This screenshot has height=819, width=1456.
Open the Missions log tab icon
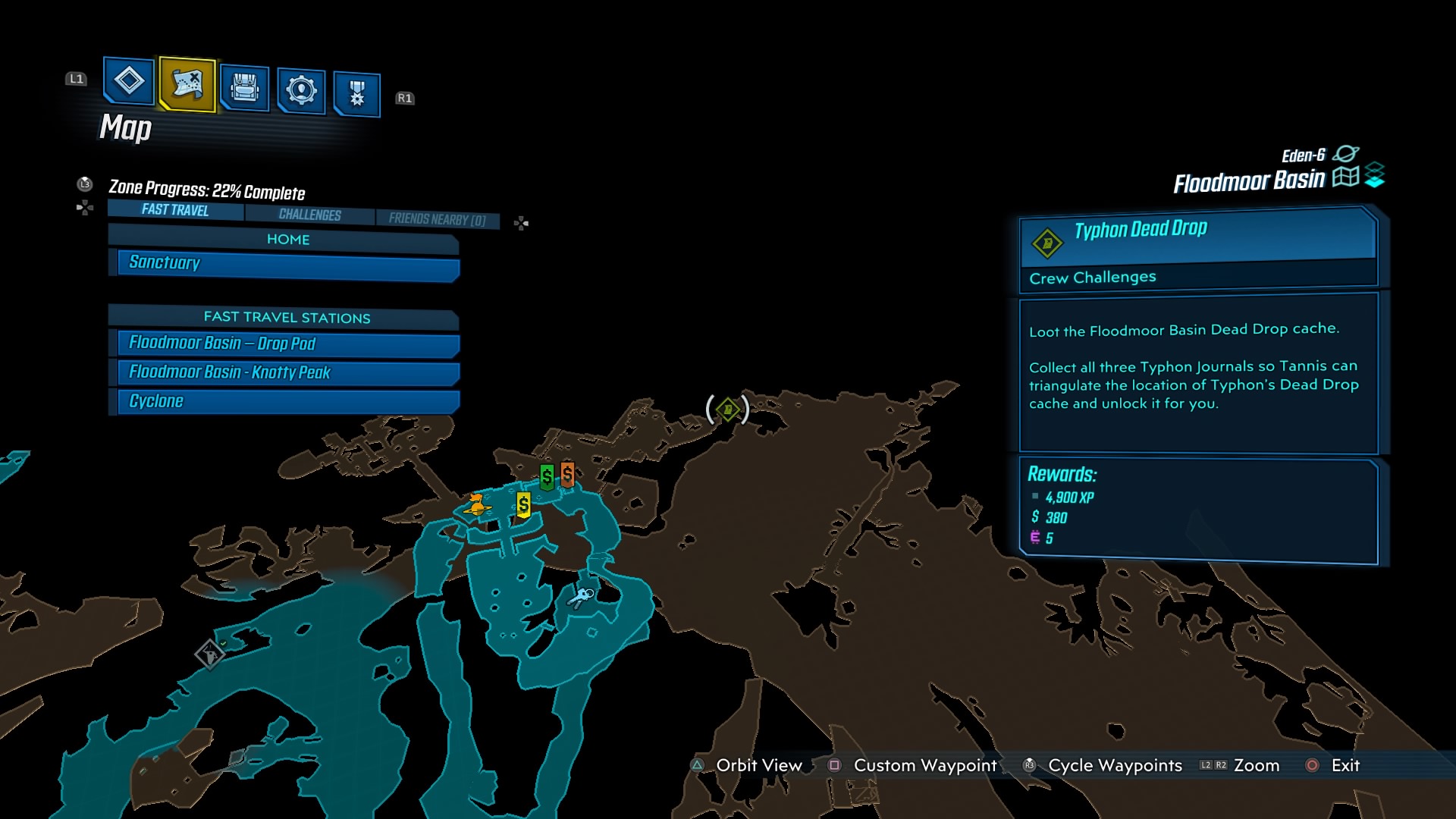[128, 80]
